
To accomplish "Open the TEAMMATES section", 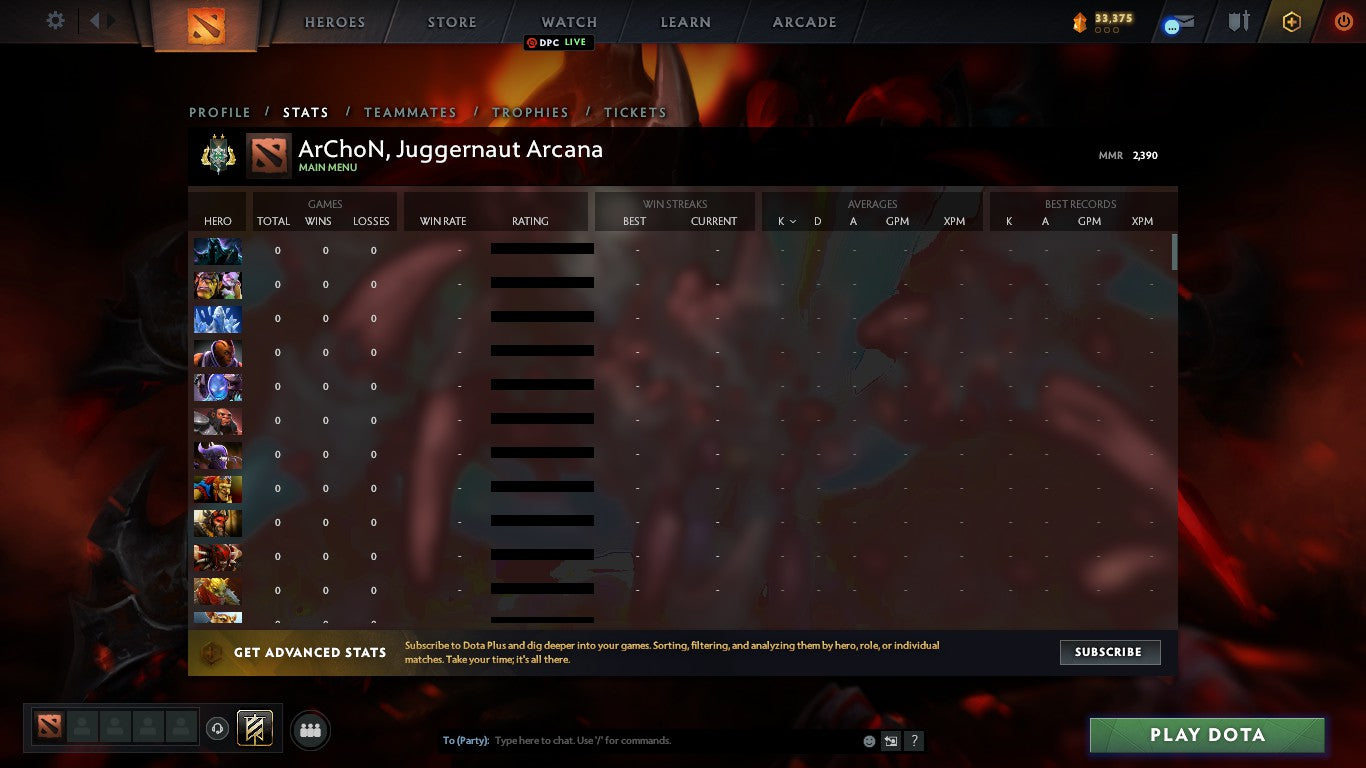I will (410, 112).
